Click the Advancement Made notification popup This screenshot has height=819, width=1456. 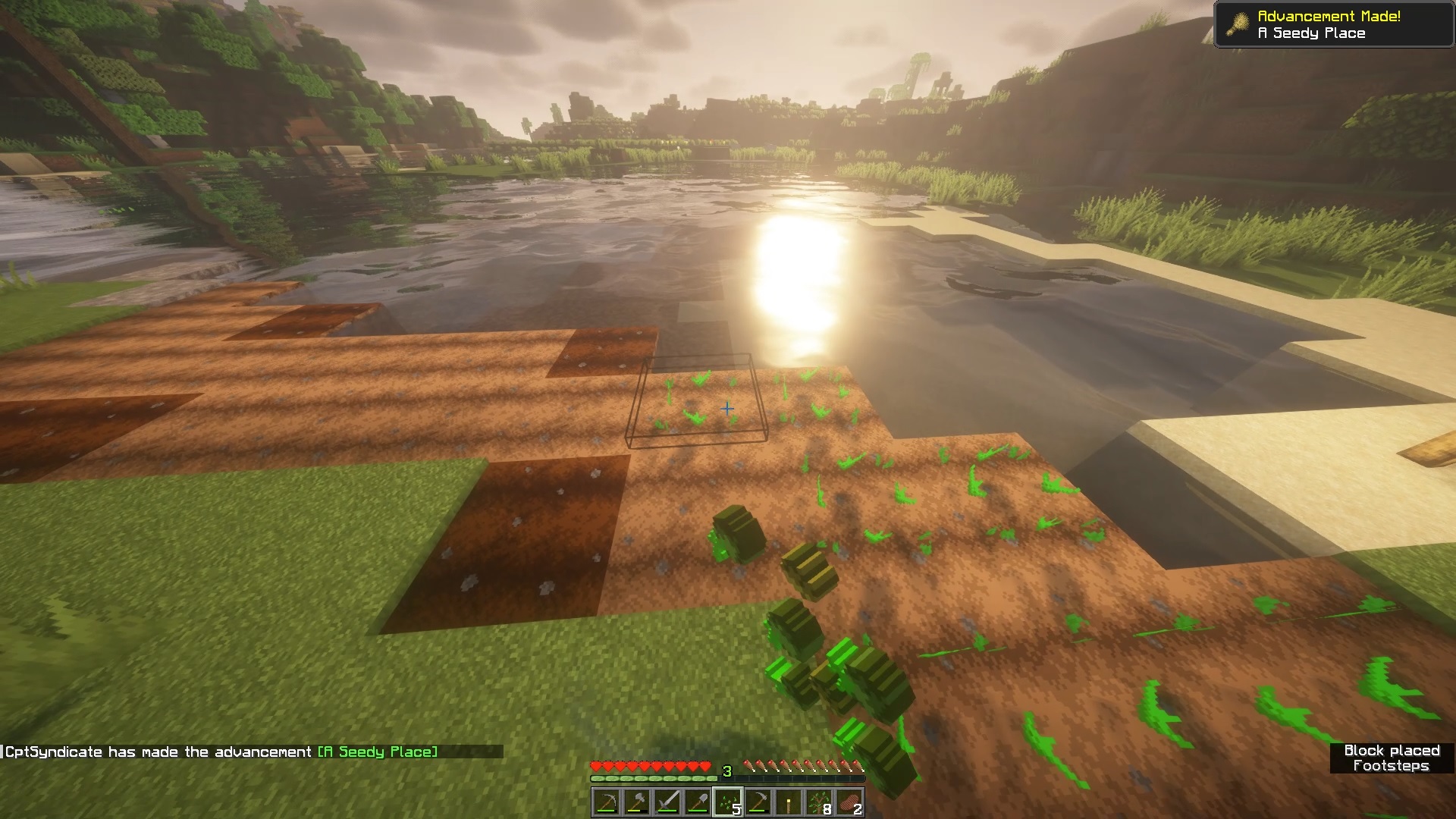click(x=1332, y=24)
